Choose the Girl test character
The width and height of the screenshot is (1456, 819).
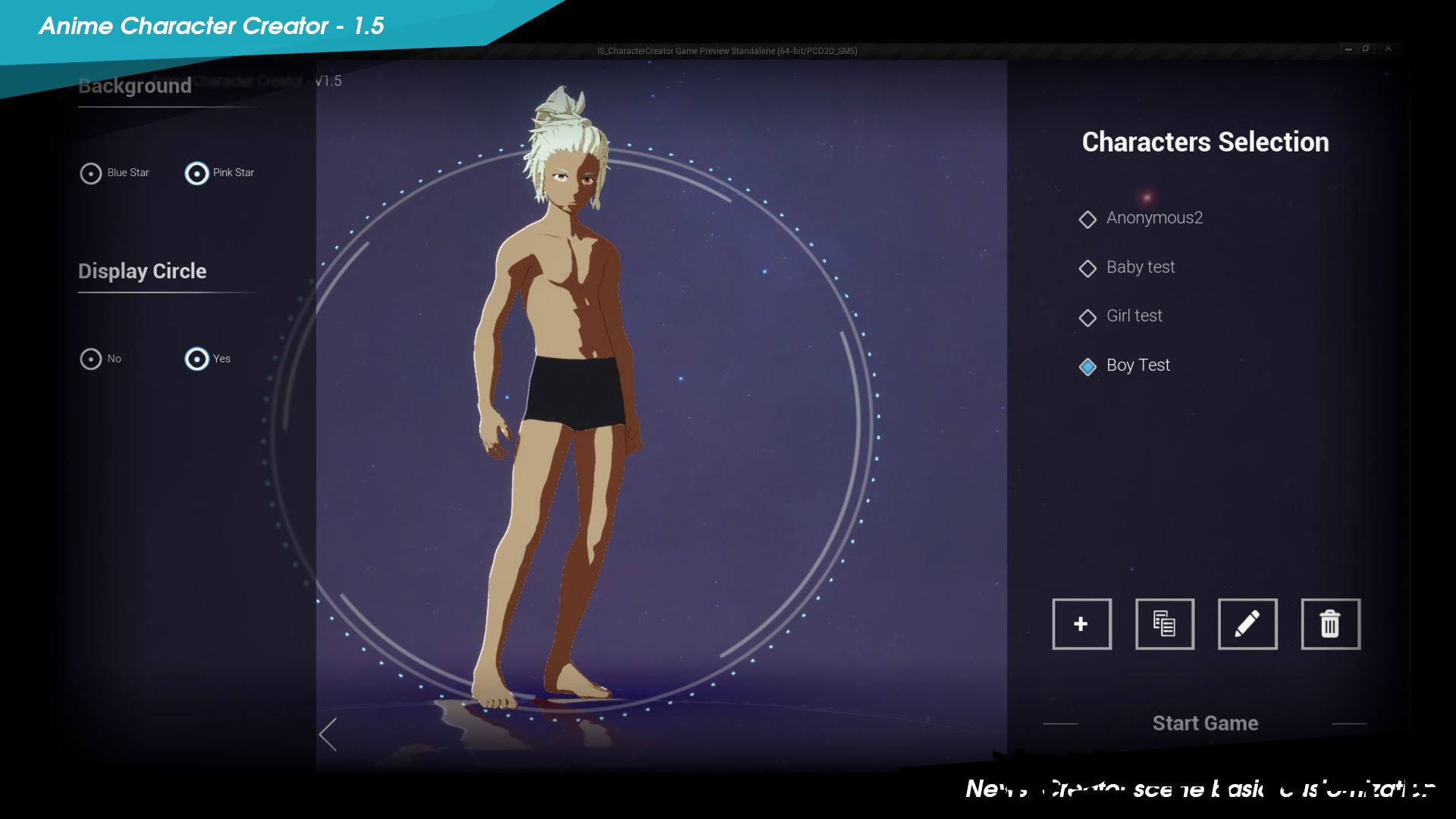point(1134,316)
